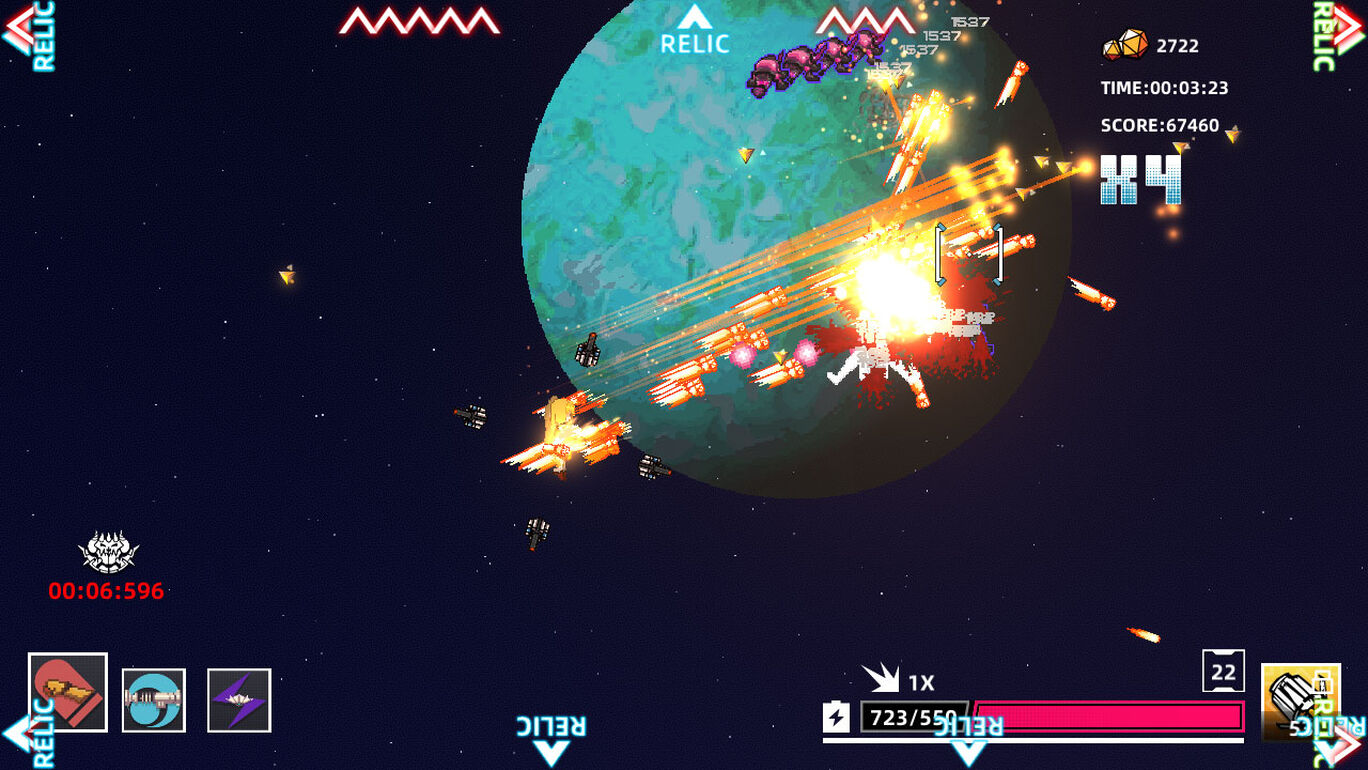Image resolution: width=1368 pixels, height=770 pixels.
Task: Use the yellow grenade item slot
Action: pyautogui.click(x=1298, y=702)
